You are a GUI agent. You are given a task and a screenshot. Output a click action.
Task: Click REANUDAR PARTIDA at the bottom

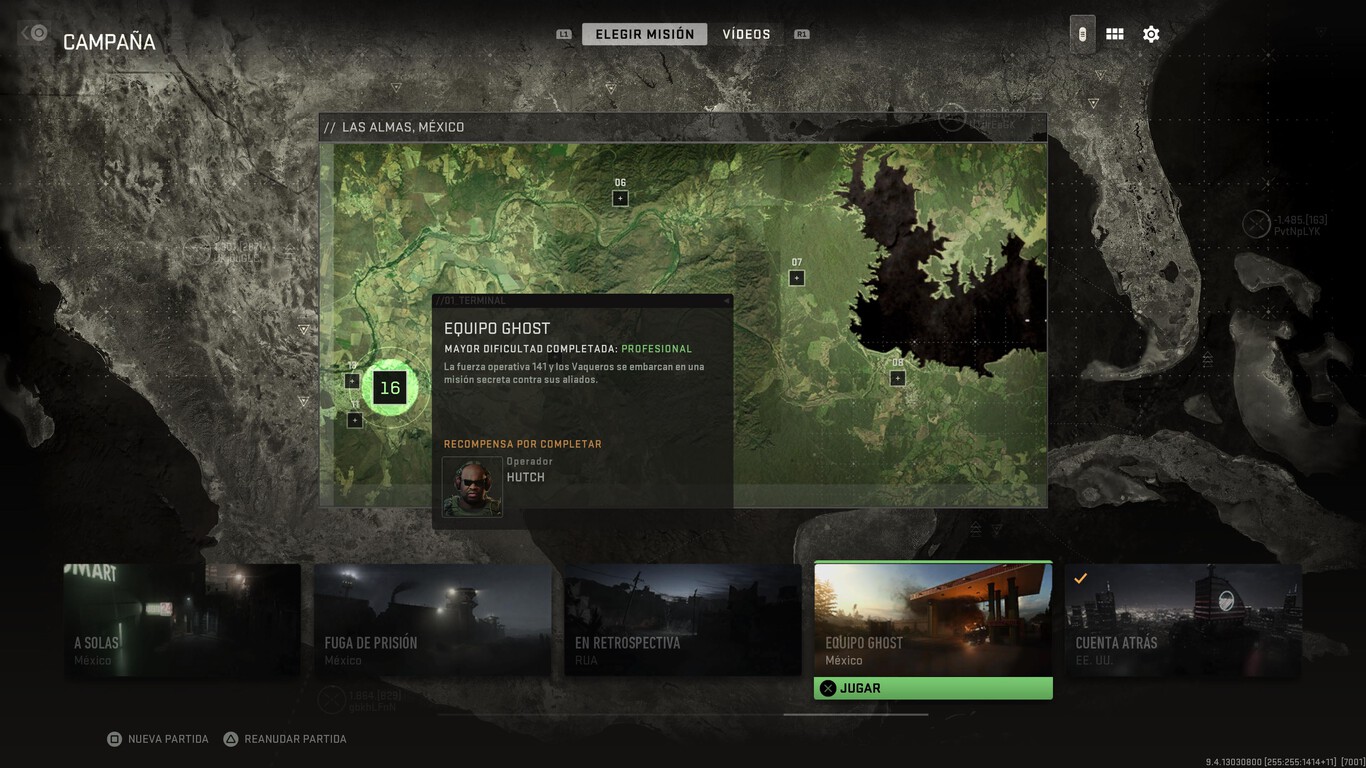(x=285, y=738)
